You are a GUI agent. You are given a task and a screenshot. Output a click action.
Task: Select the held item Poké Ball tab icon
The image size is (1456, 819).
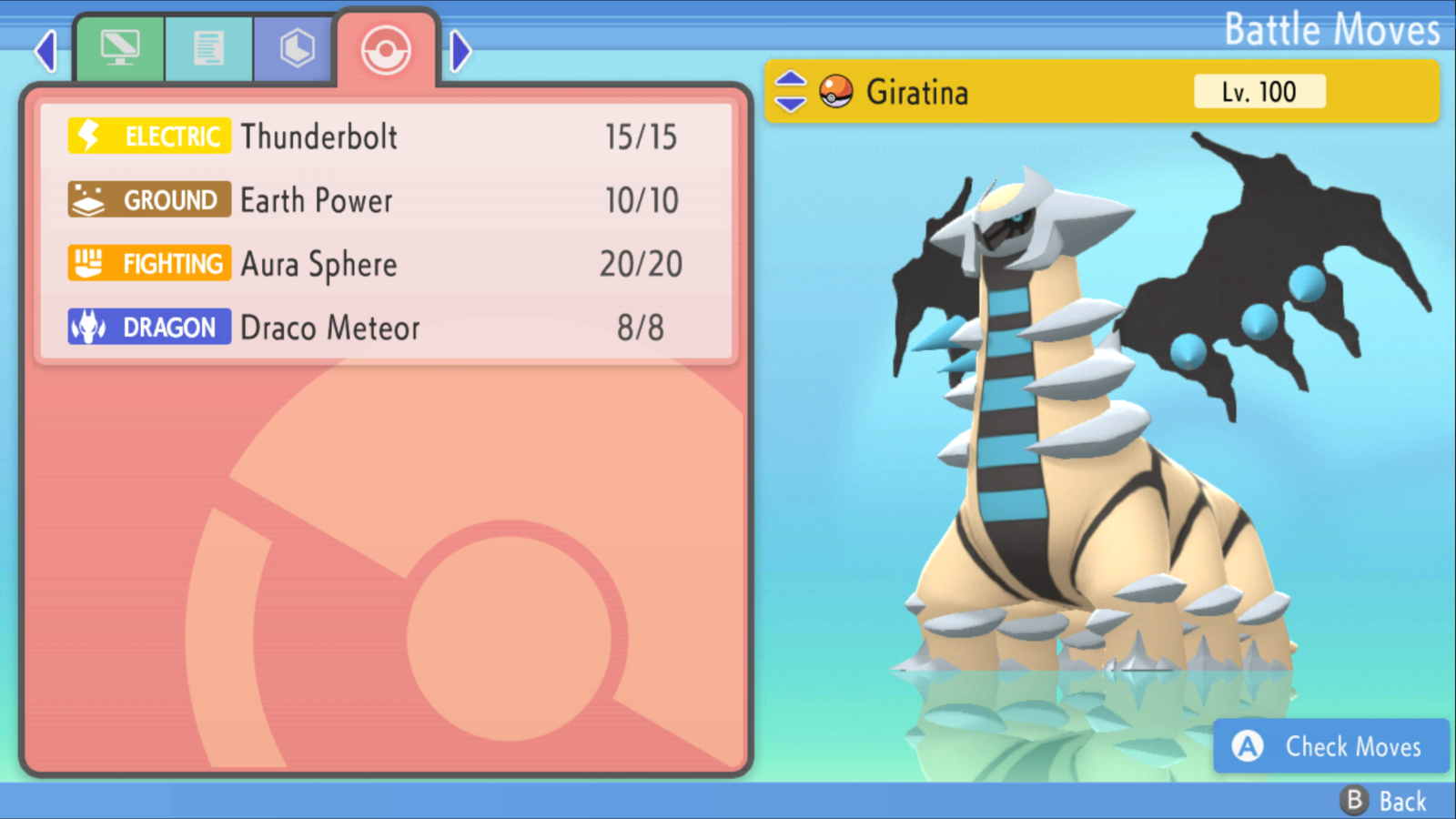[x=293, y=47]
